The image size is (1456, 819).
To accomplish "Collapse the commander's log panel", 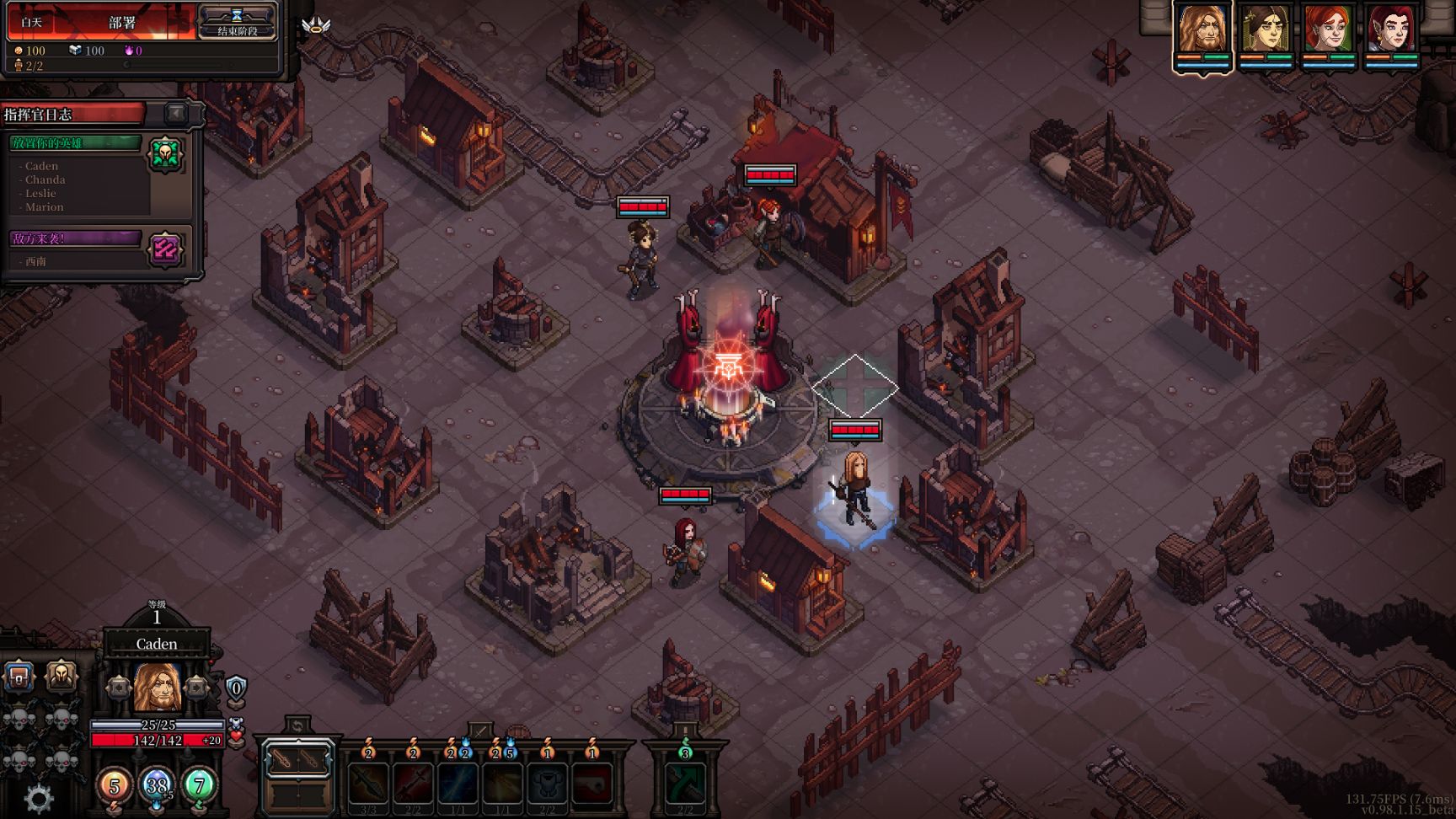I will click(175, 113).
